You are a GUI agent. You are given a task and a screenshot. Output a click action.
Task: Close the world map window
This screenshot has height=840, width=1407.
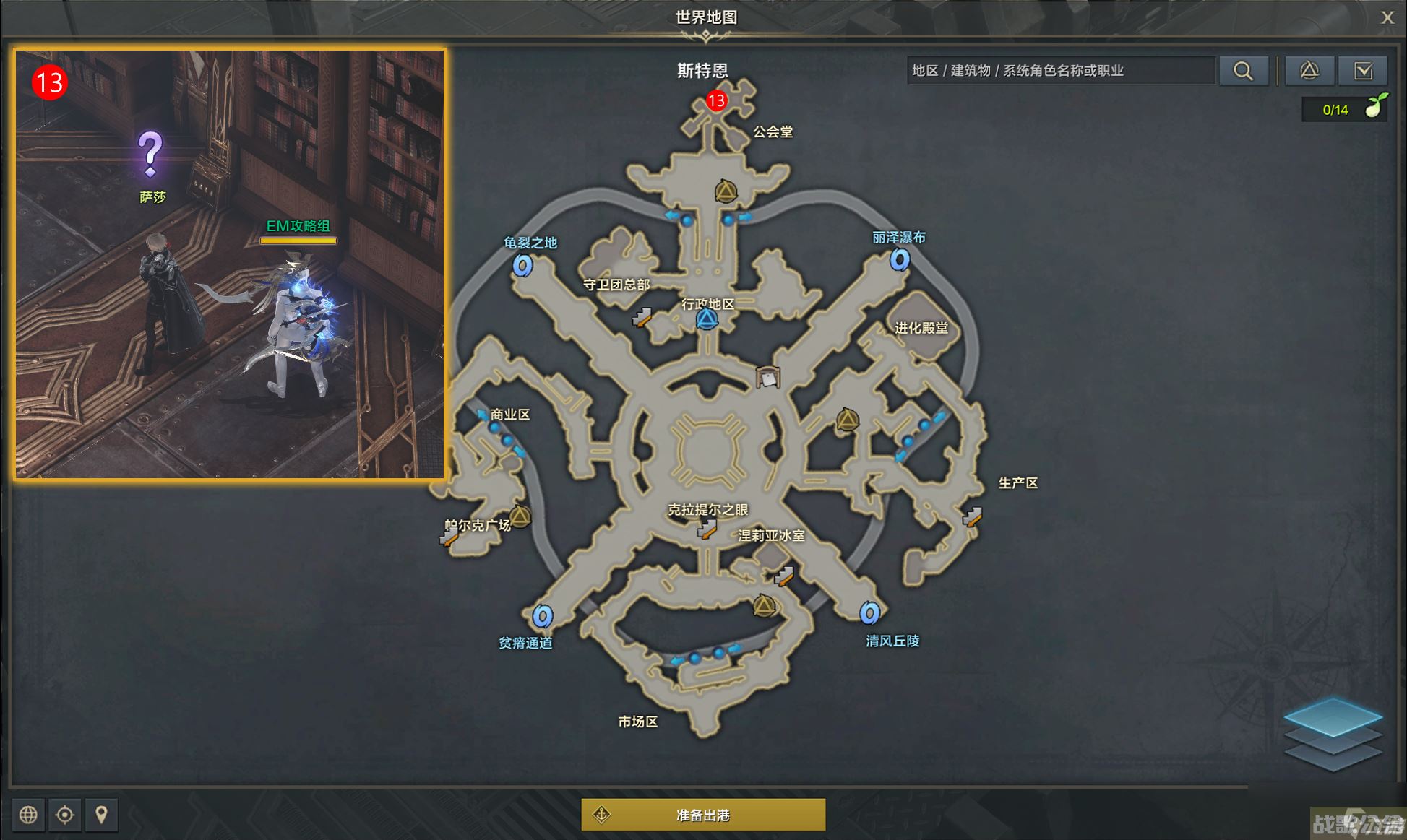coord(1387,17)
